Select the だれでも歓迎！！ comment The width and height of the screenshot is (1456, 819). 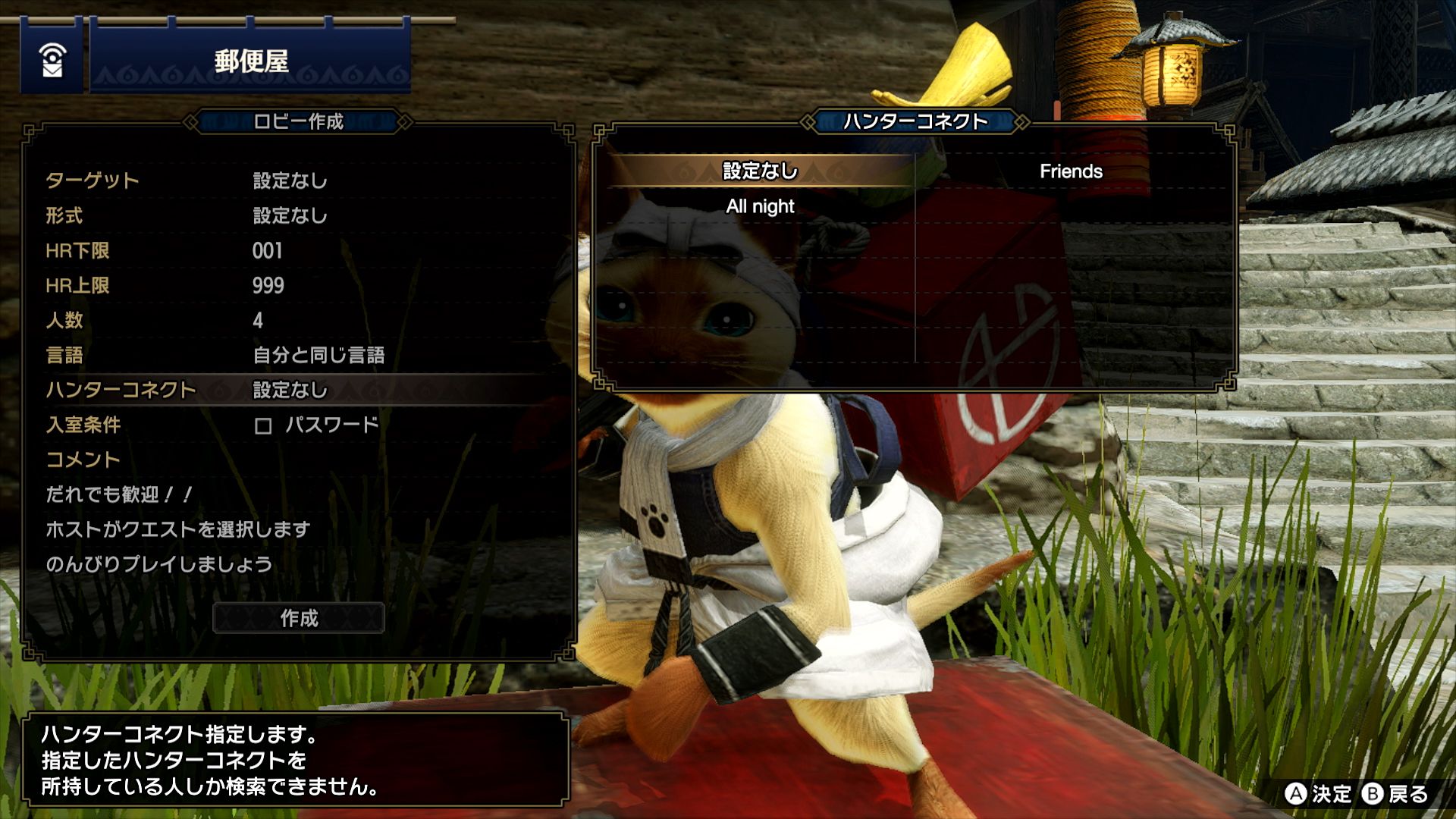[119, 494]
